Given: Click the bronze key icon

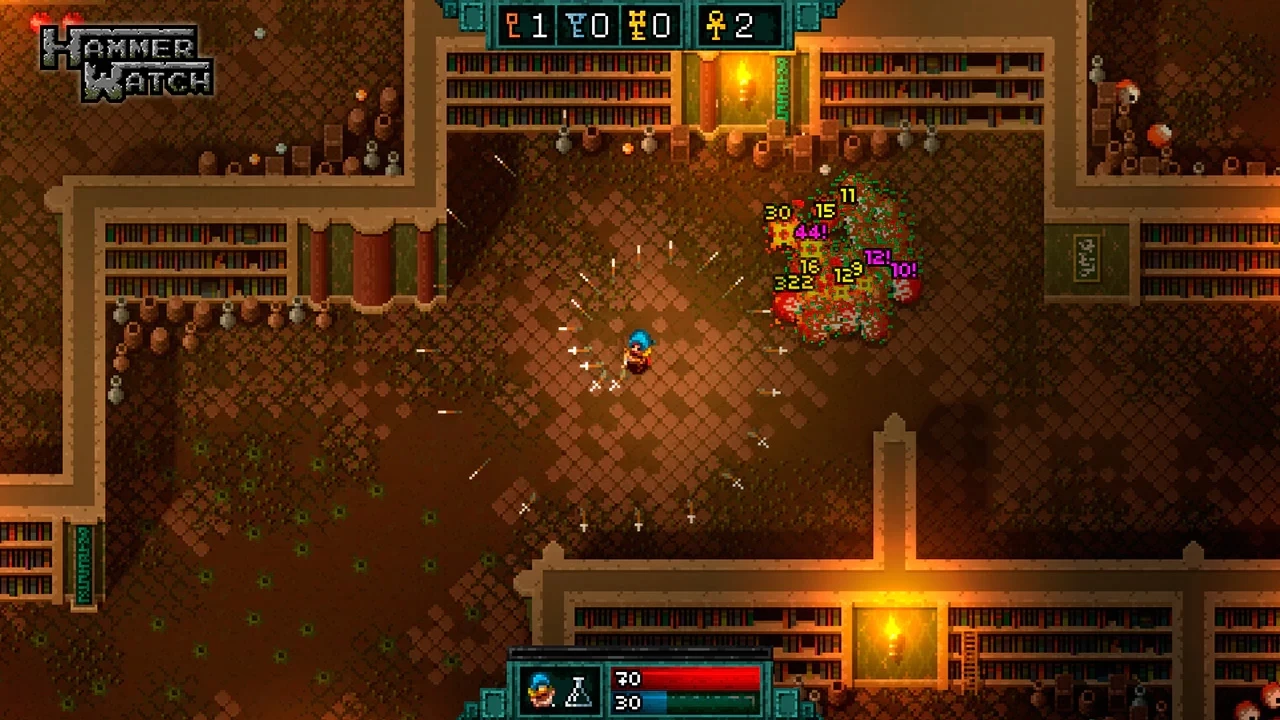Looking at the screenshot, I should pyautogui.click(x=514, y=26).
